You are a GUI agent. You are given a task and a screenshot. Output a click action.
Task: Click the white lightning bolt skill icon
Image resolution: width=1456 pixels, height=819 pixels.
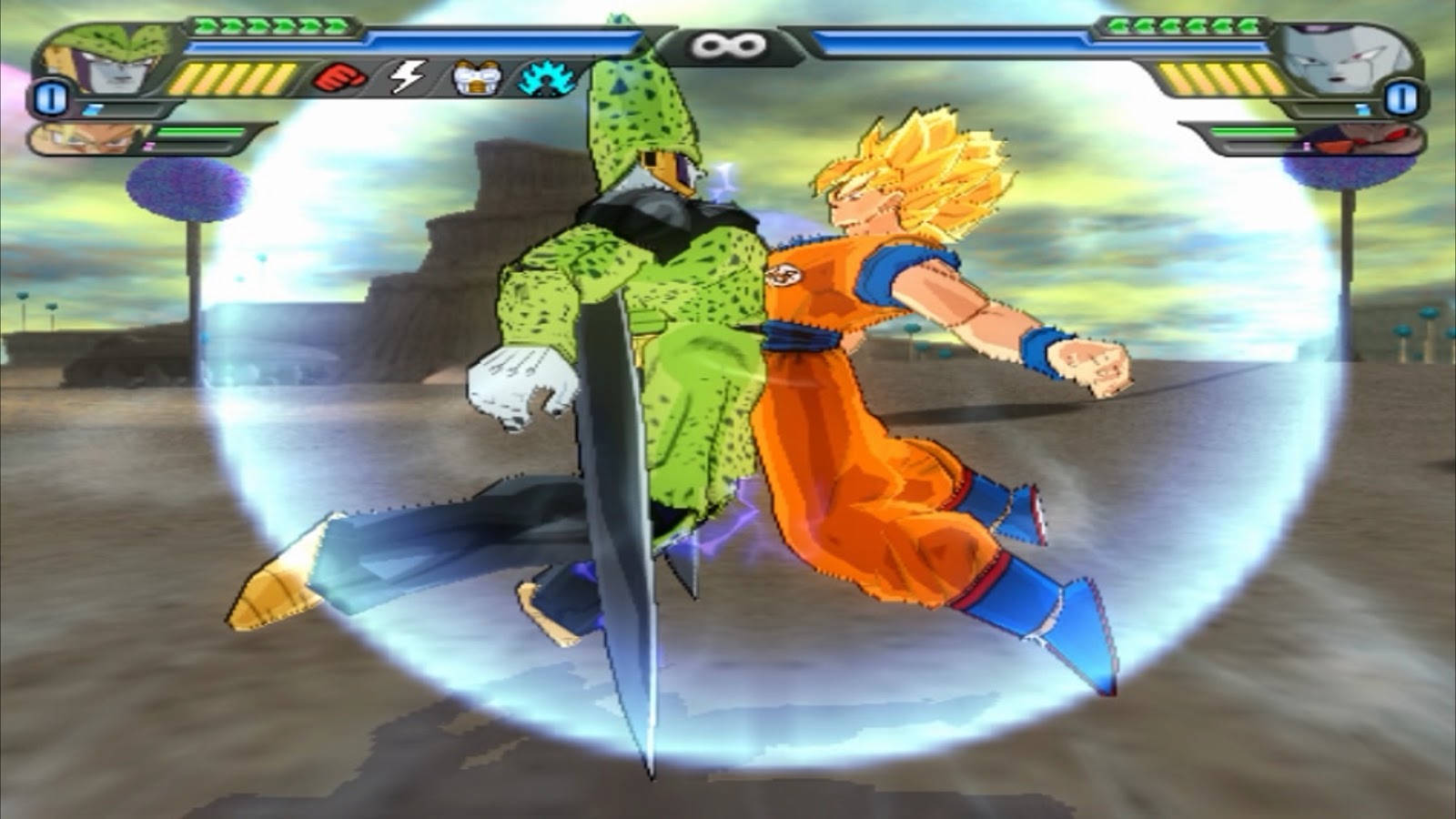coord(407,77)
